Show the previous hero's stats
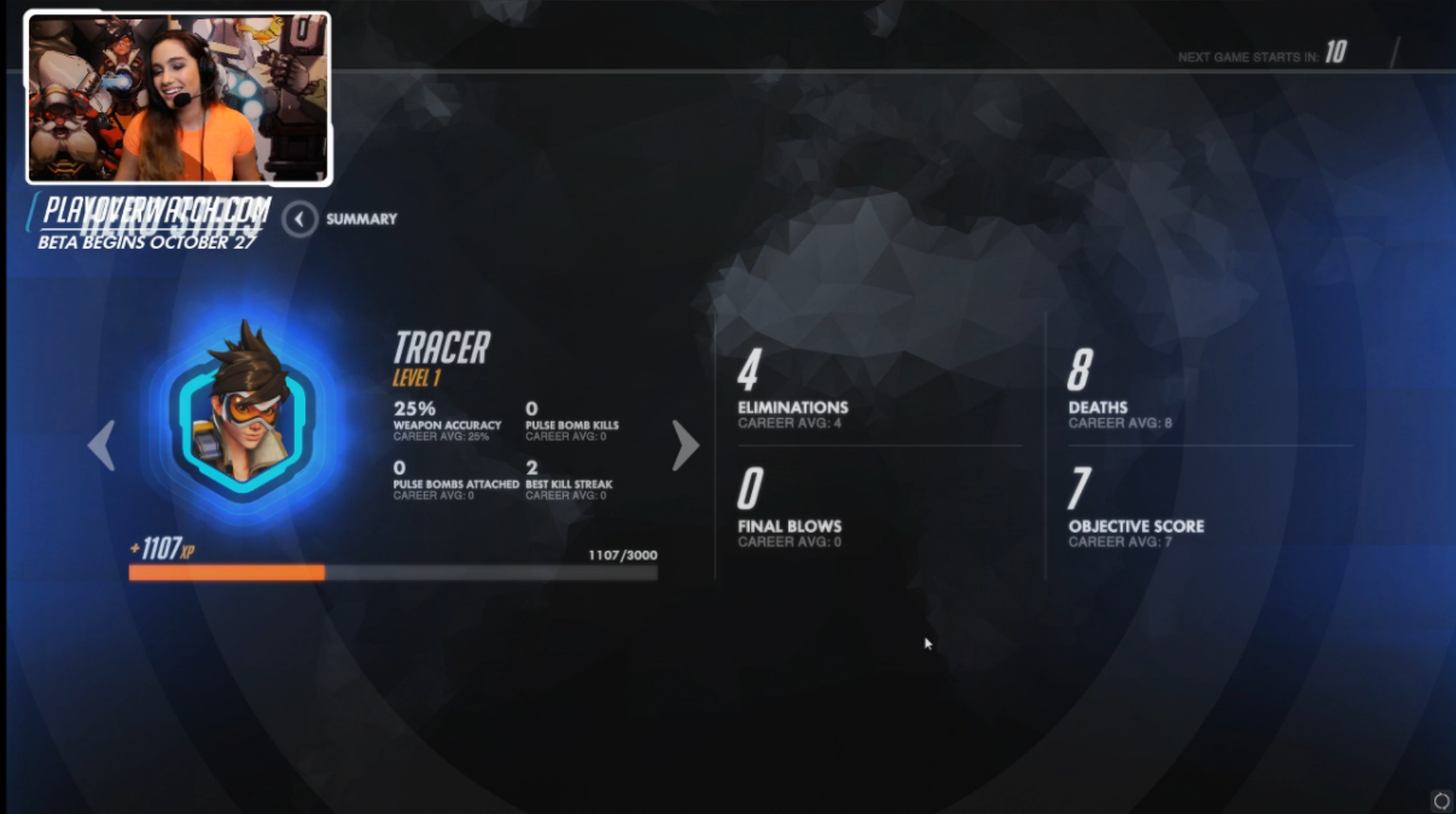 click(x=102, y=445)
